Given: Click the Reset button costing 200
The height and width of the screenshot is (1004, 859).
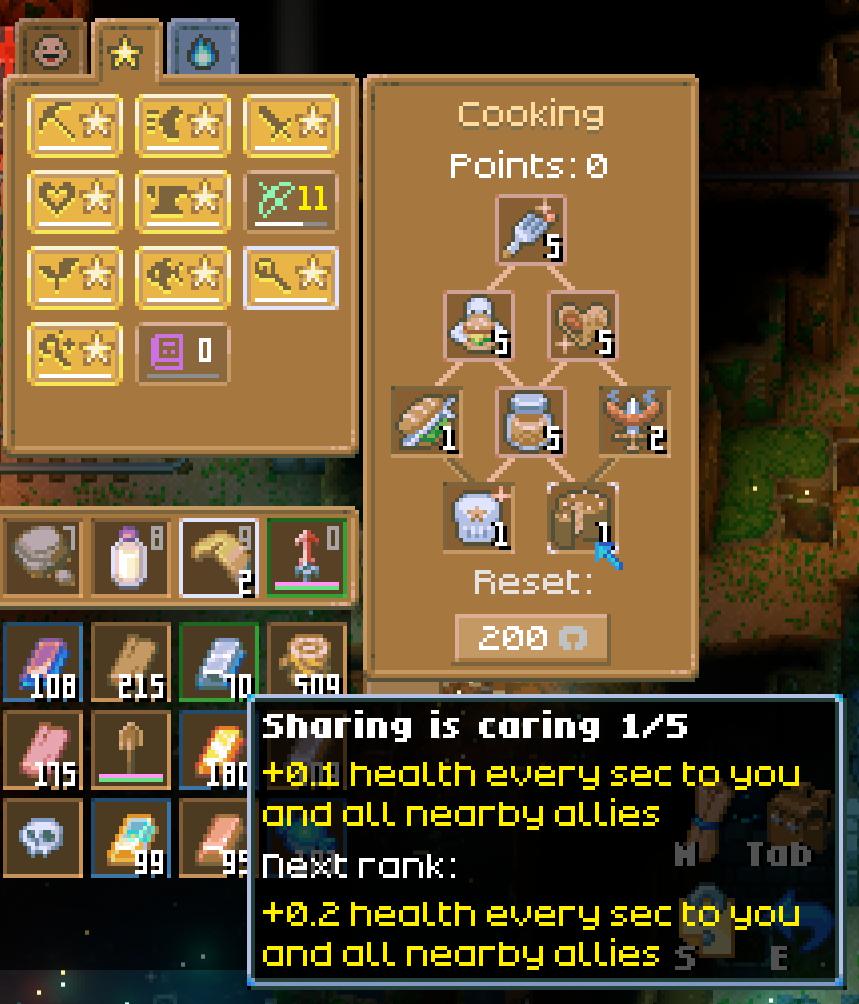Looking at the screenshot, I should tap(530, 638).
